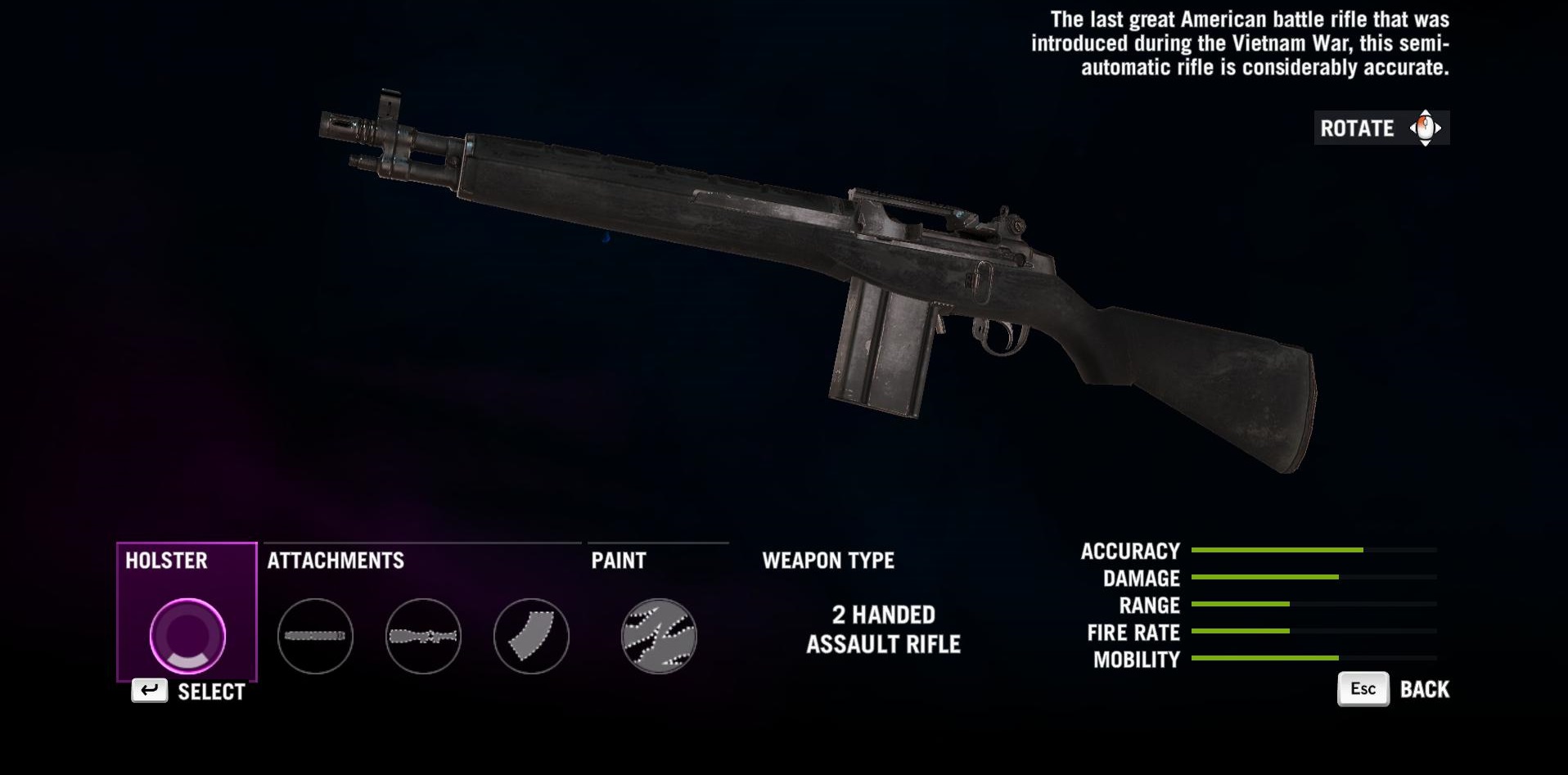Open the scope attachment slot

point(423,636)
